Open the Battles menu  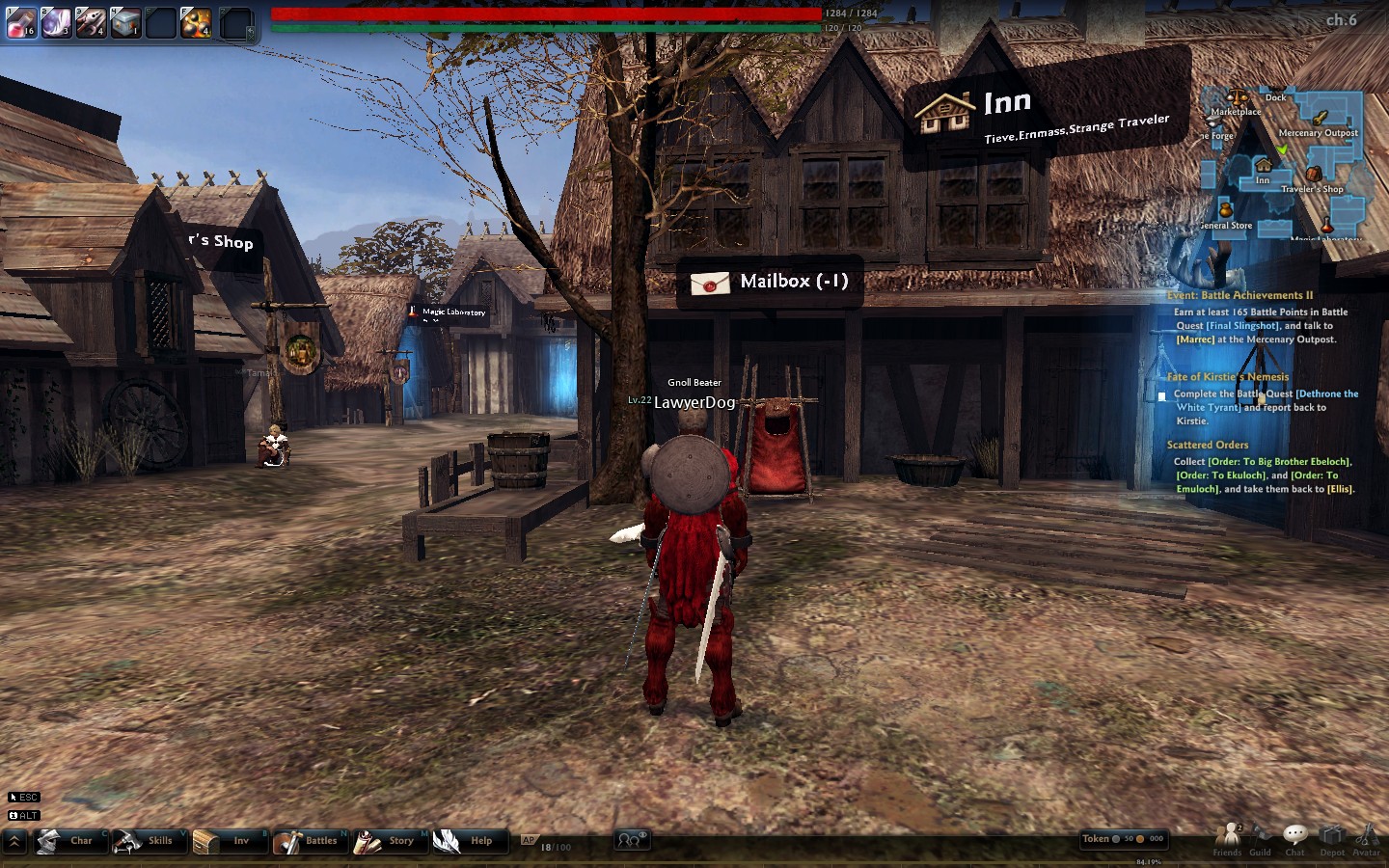307,841
